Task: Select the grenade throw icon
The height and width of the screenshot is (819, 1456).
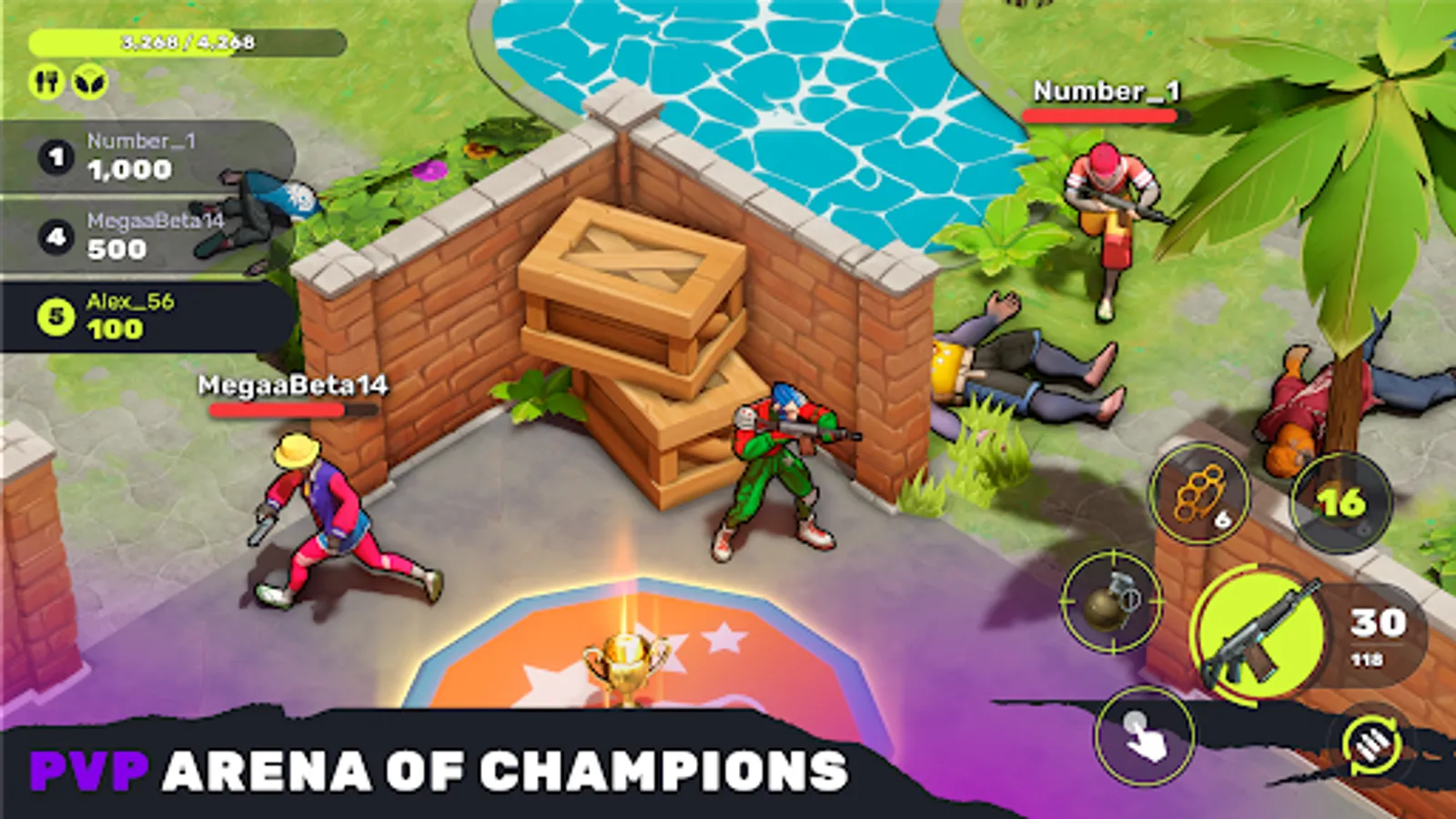Action: tap(1107, 603)
